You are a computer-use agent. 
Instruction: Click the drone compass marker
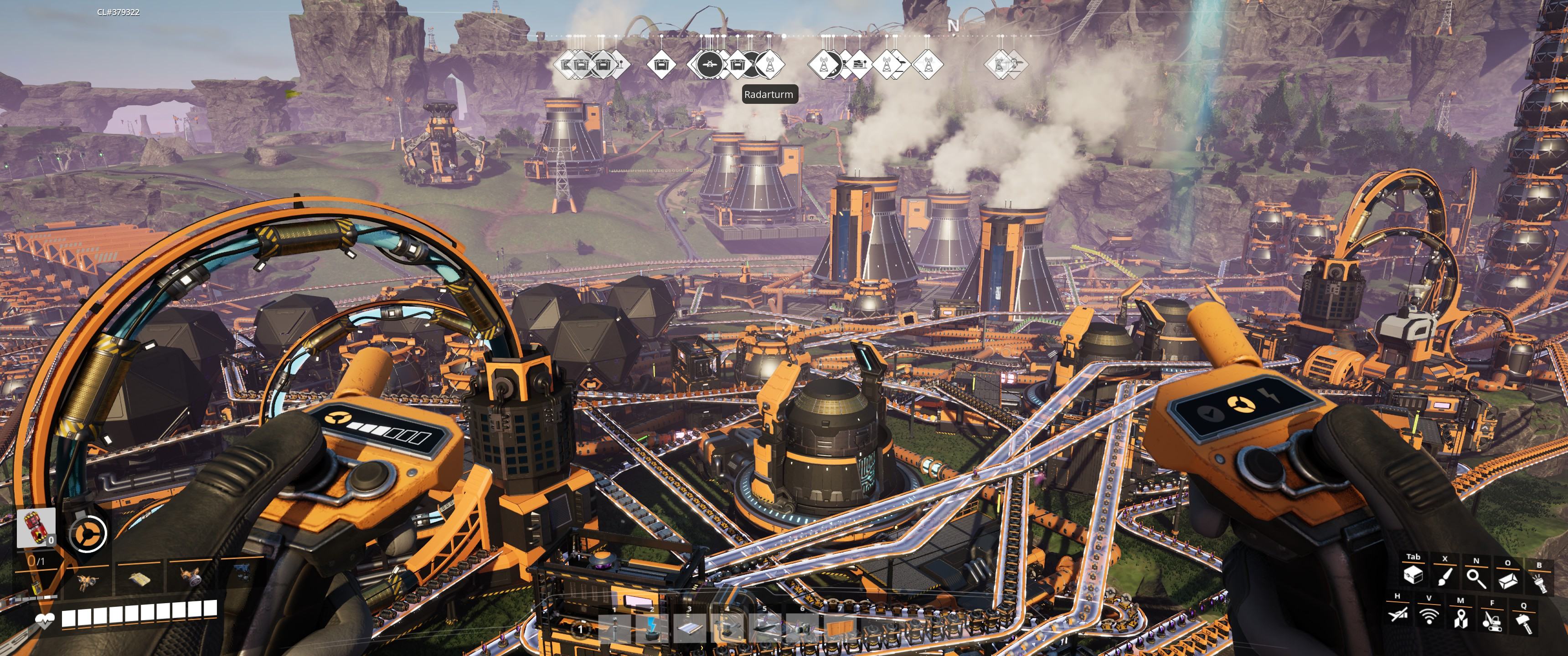tap(710, 63)
